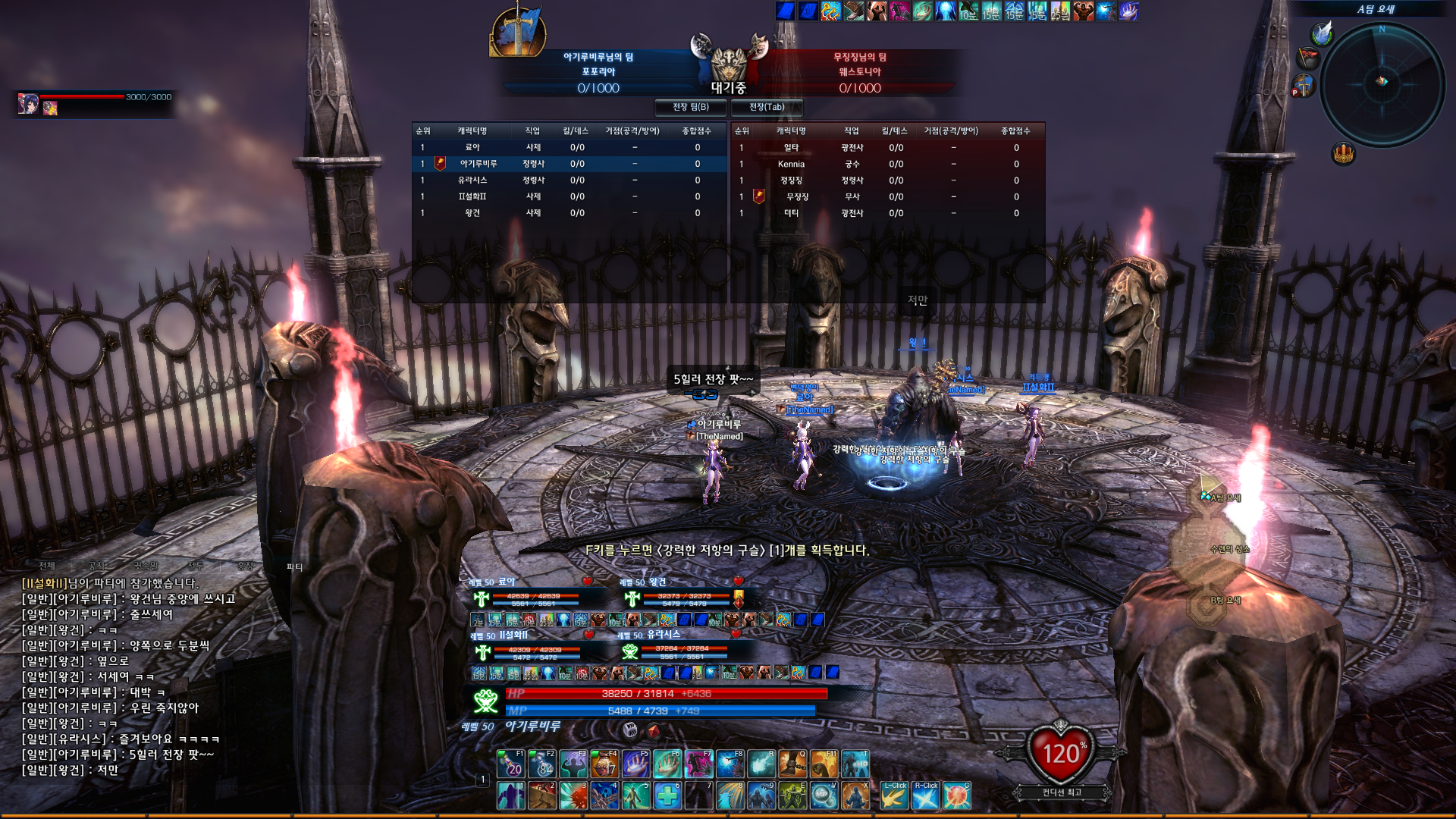1456x819 pixels.
Task: Select the Kennia row in the enemy scoreboard
Action: pos(791,164)
